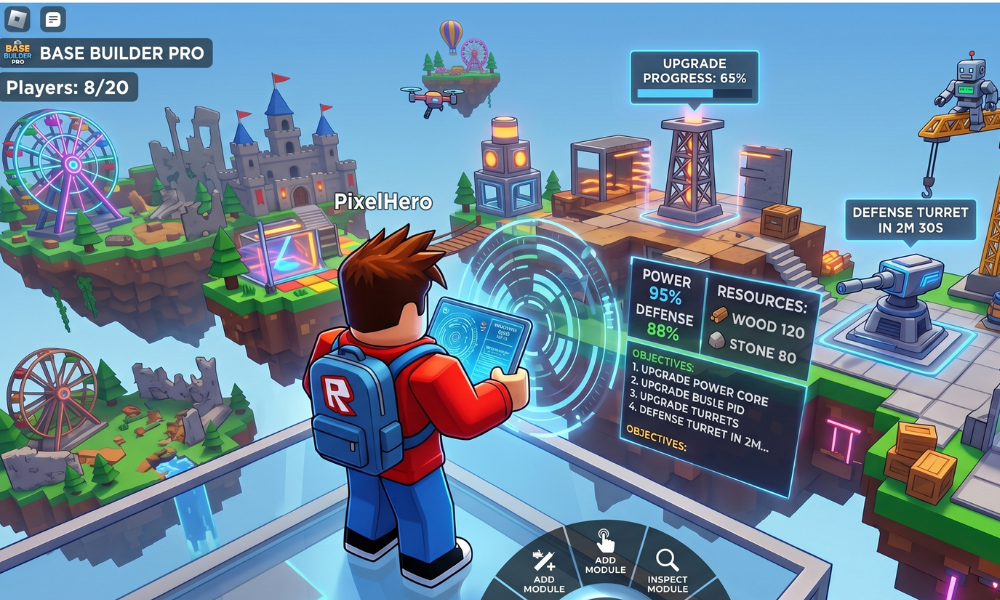1000x600 pixels.
Task: Toggle the chat speech-bubble icon
Action: [52, 18]
